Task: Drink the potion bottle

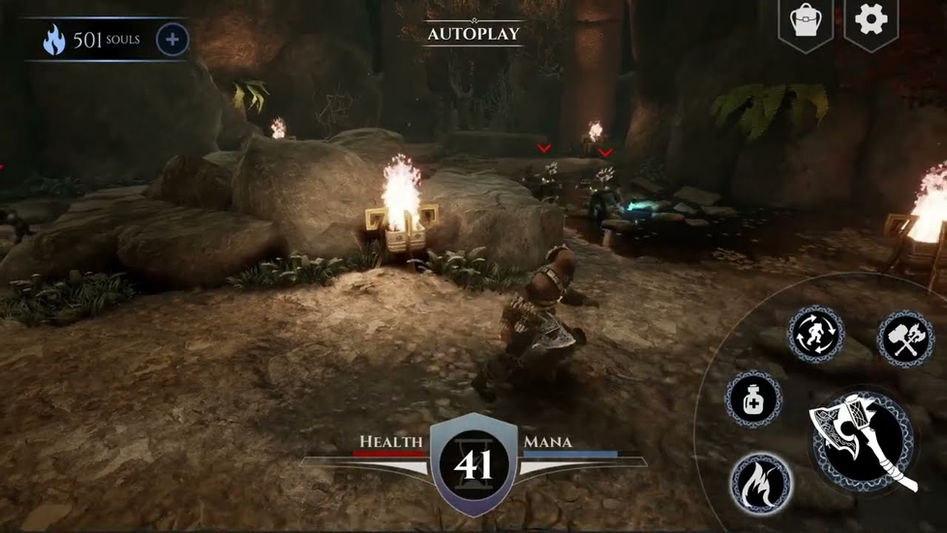Action: click(752, 400)
